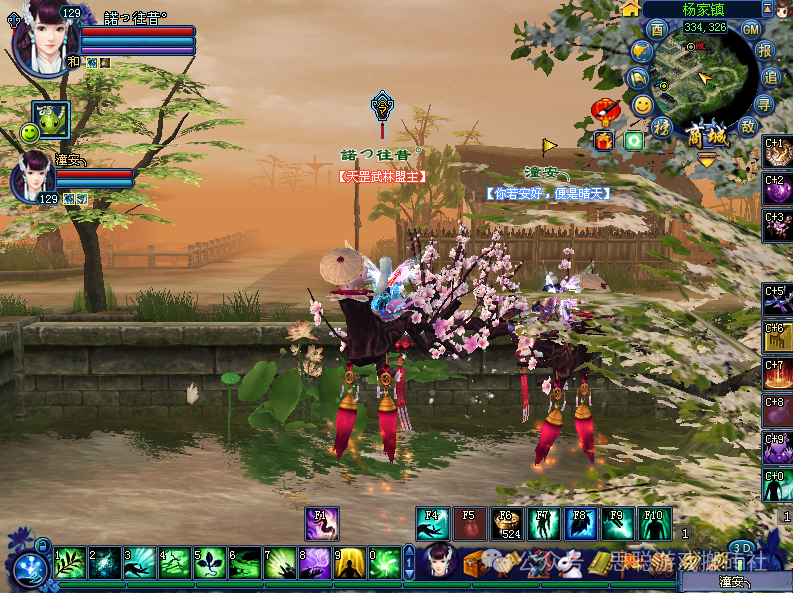
Task: Activate the C+1 side skill slot
Action: point(778,152)
